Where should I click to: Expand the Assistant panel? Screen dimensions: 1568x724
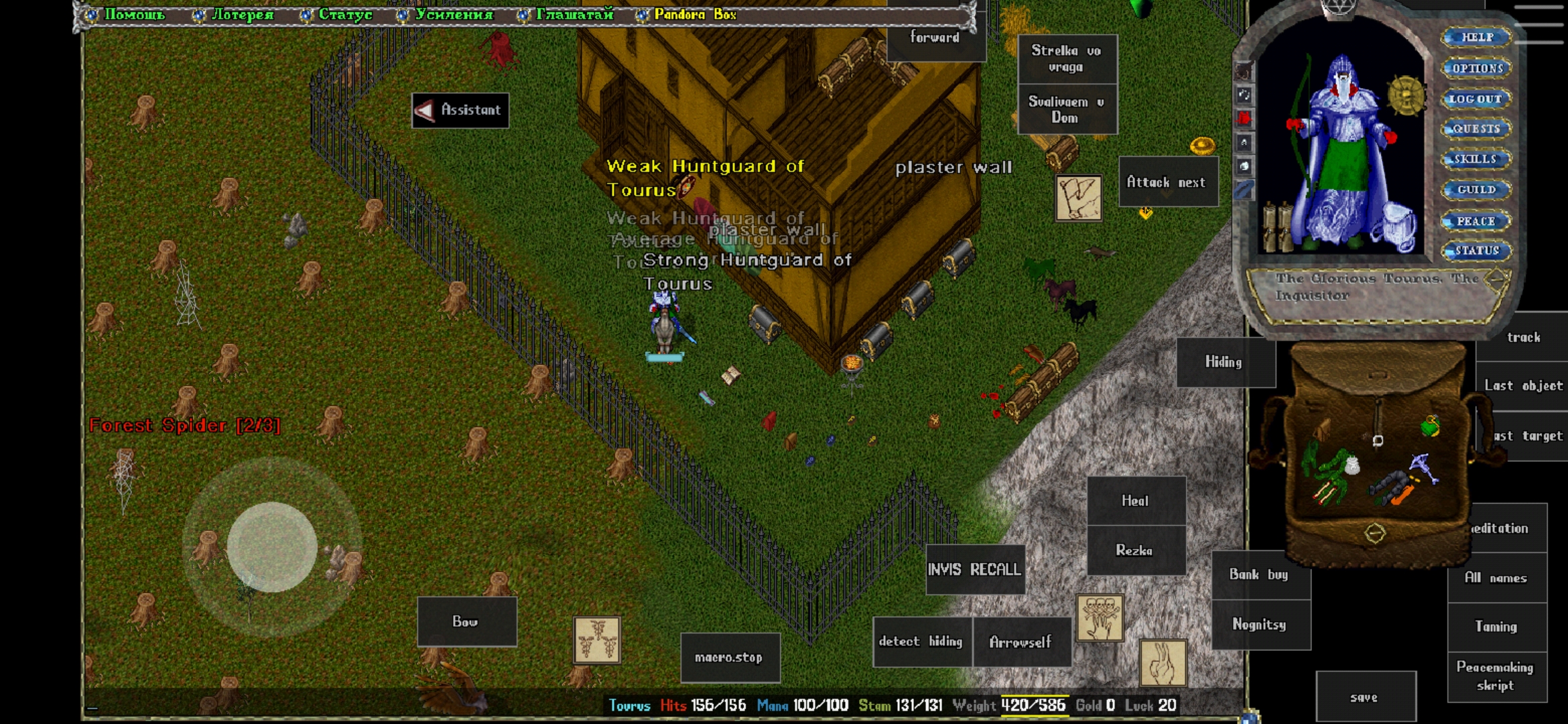460,110
